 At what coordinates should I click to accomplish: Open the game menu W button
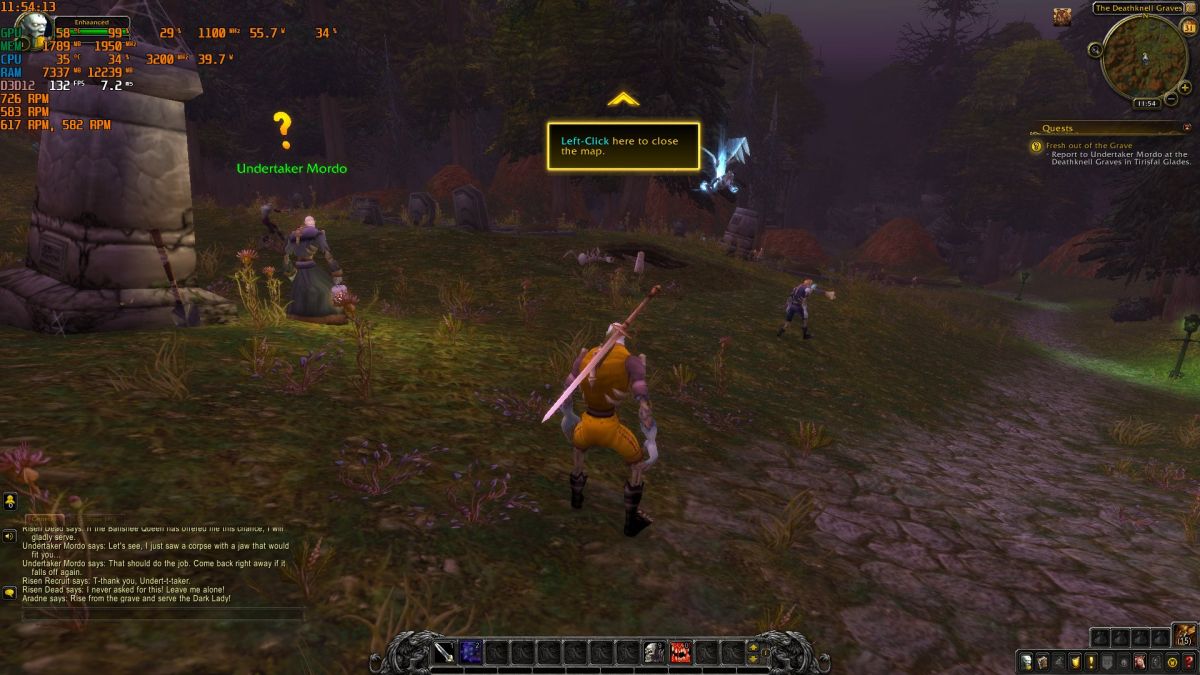[1172, 661]
